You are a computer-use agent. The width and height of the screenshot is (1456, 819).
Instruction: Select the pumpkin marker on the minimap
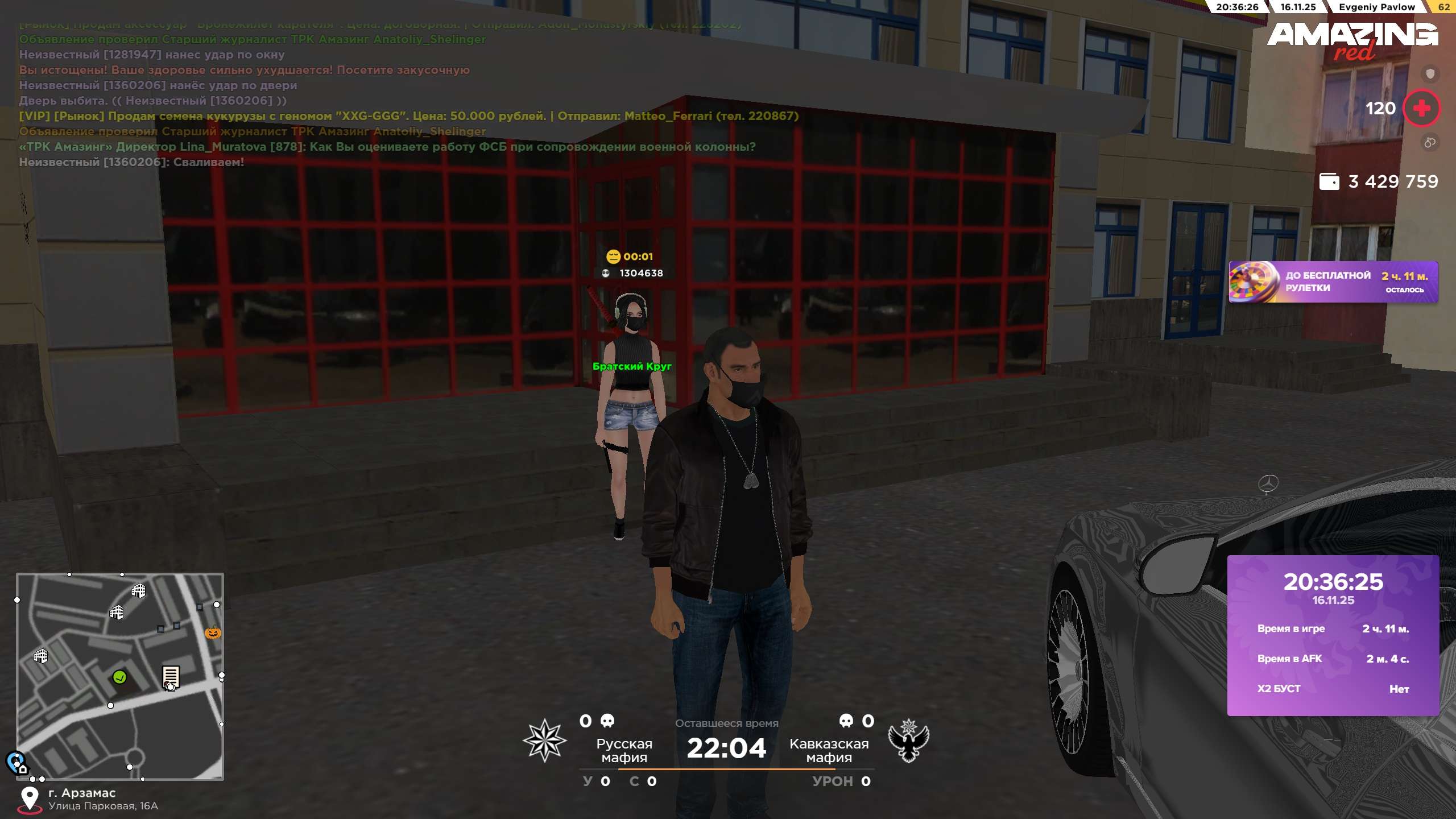point(213,632)
